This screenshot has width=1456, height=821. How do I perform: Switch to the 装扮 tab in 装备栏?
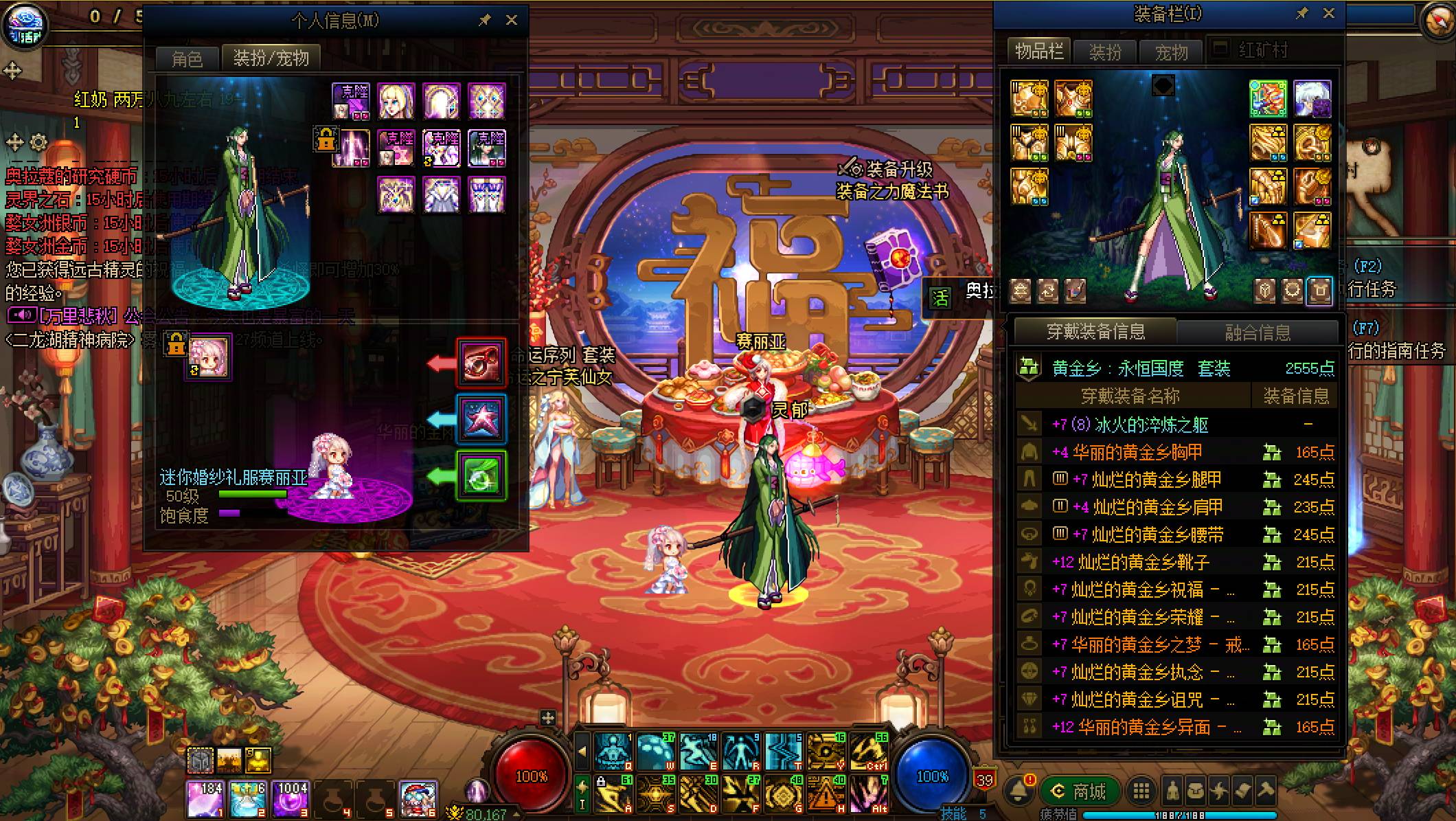1105,52
